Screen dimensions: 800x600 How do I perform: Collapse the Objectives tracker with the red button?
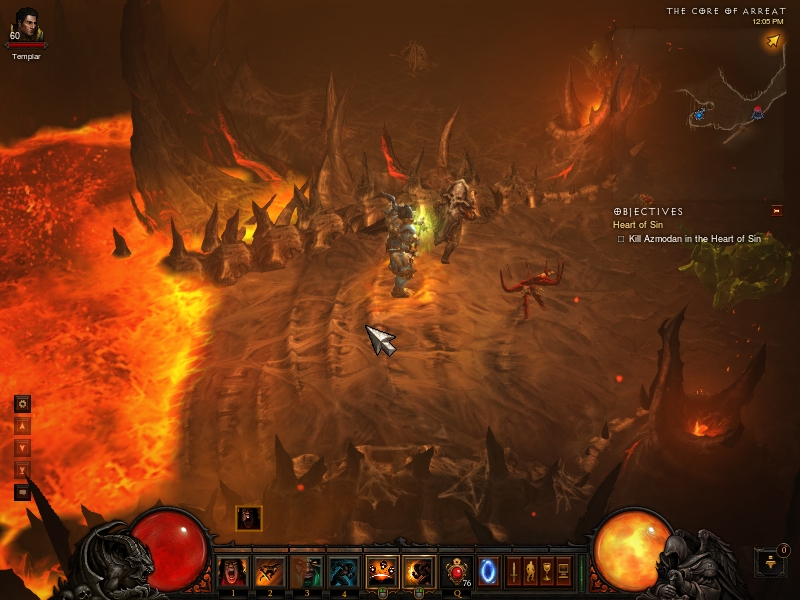pos(776,211)
